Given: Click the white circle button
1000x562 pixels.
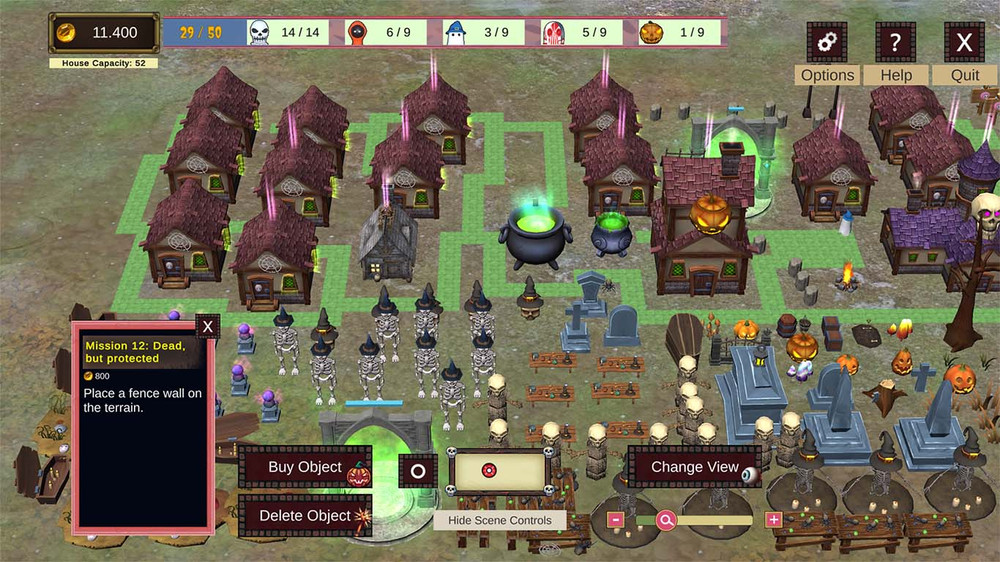Looking at the screenshot, I should pyautogui.click(x=418, y=471).
